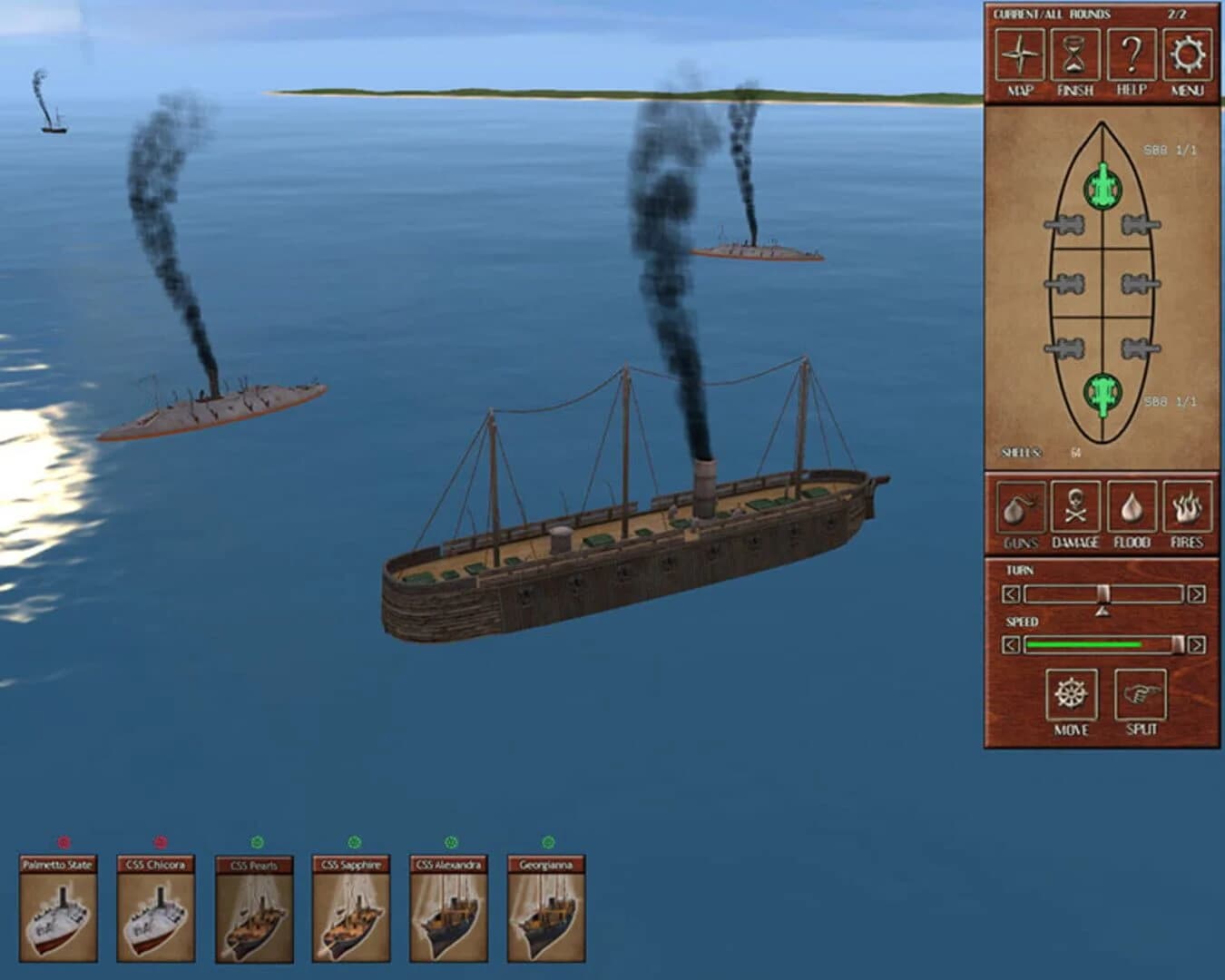Screen dimensions: 1225x980
Task: Increase Speed with the right arrow stepper
Action: coord(1195,645)
